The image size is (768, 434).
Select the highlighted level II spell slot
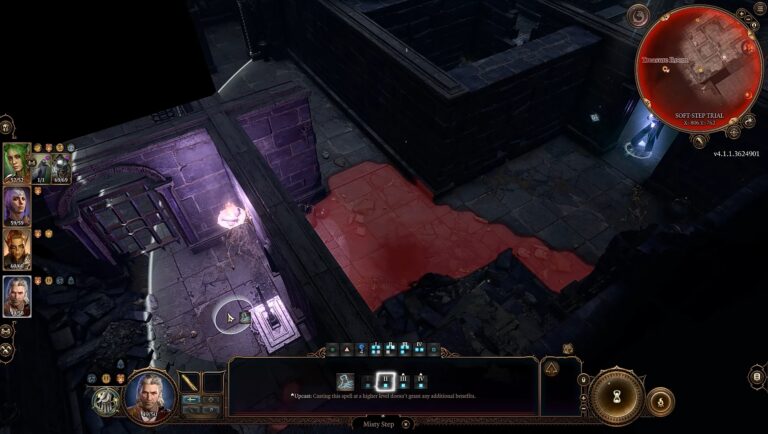[384, 380]
